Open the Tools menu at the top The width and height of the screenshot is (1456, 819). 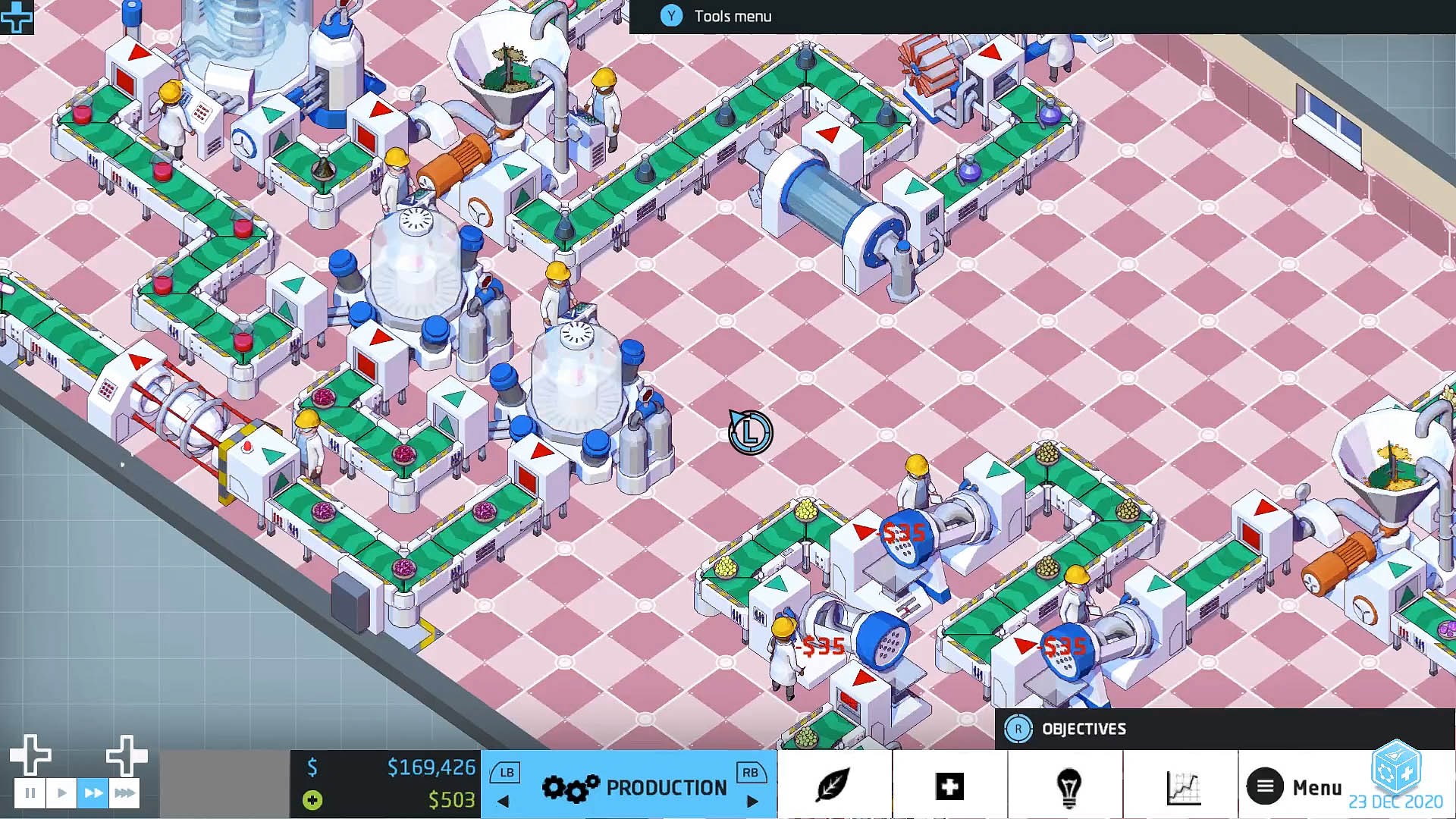713,16
